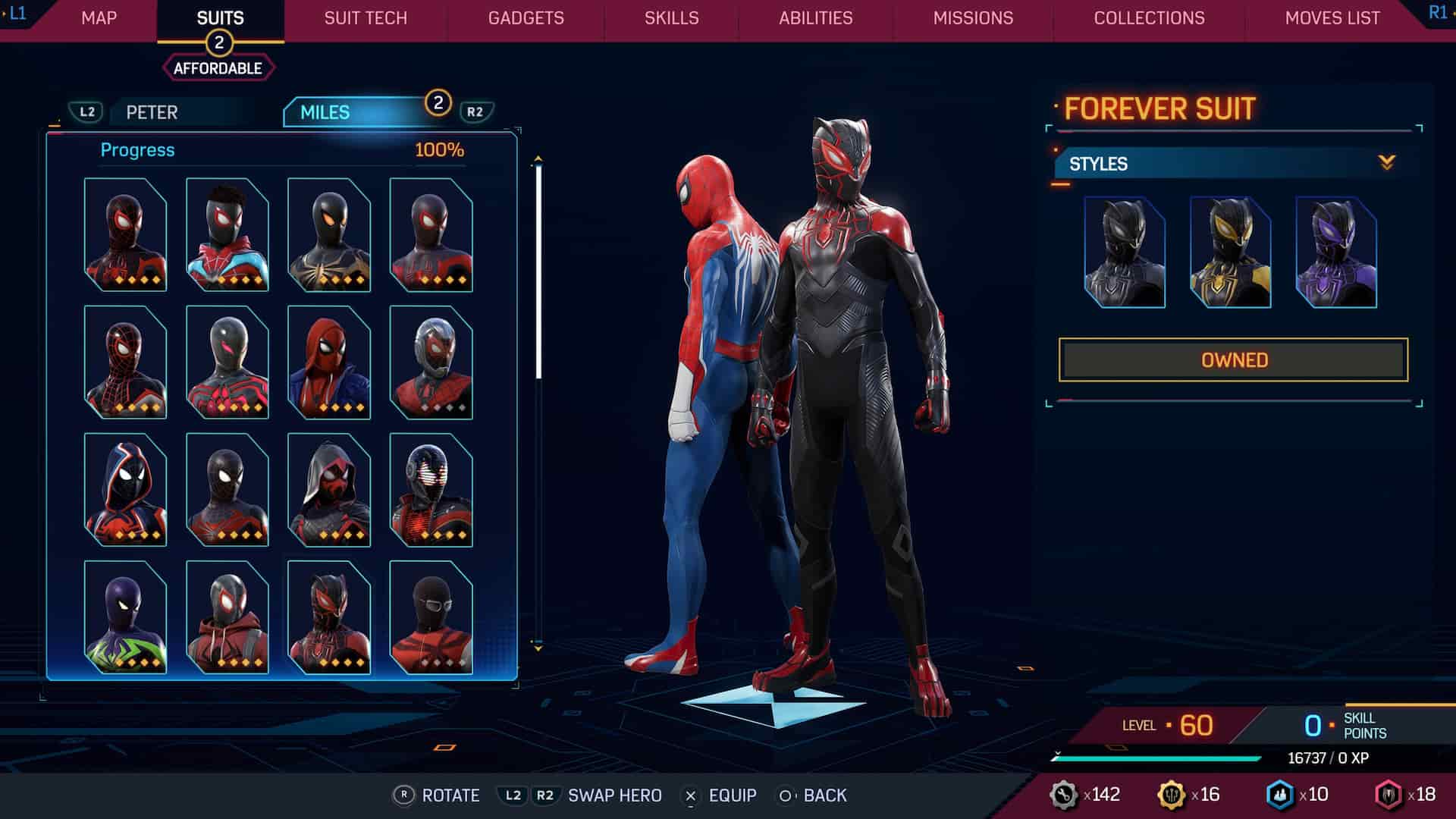The image size is (1456, 819).
Task: Click the OWNED button
Action: pyautogui.click(x=1235, y=358)
